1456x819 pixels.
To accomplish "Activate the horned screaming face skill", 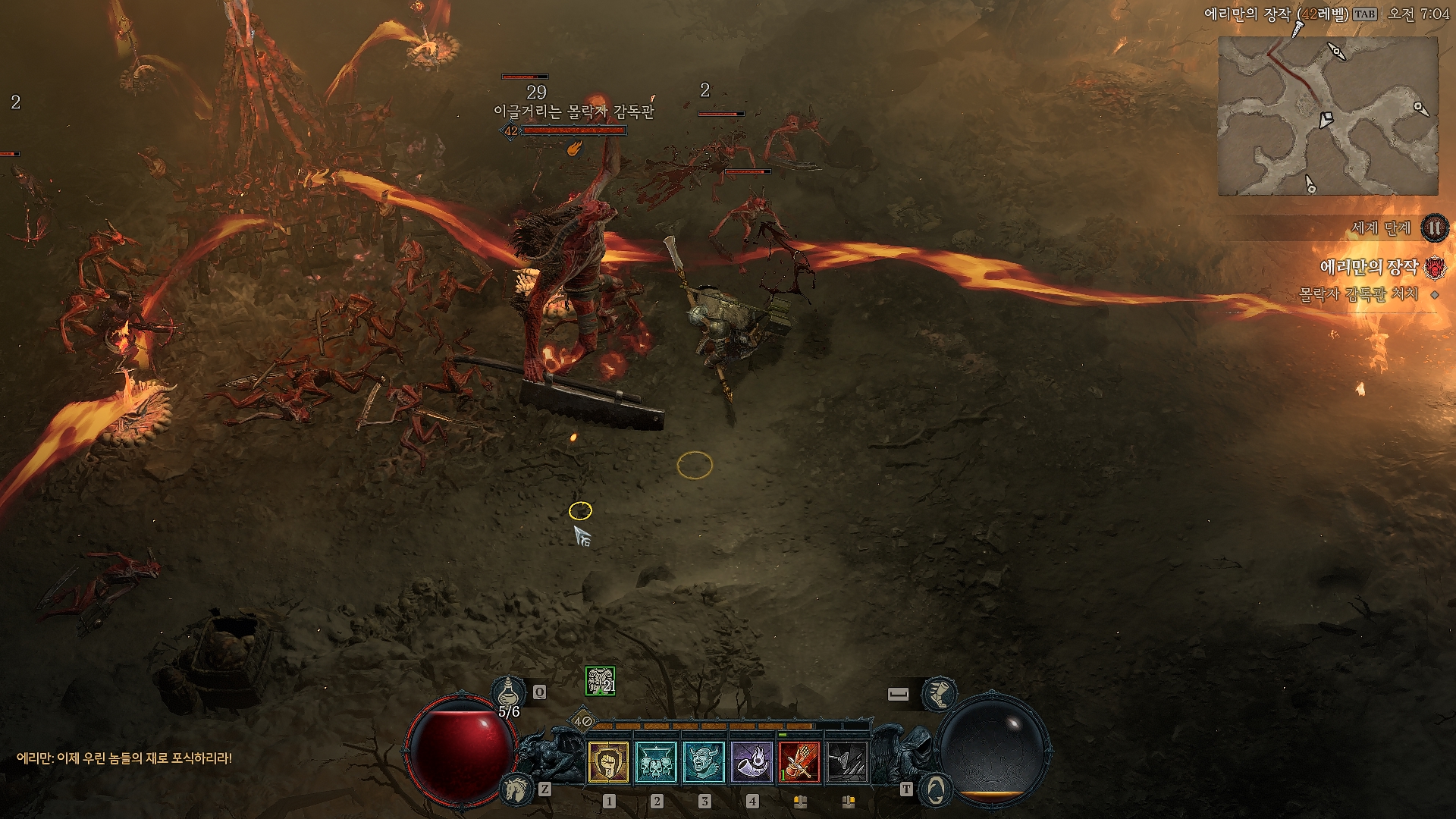I will [704, 761].
